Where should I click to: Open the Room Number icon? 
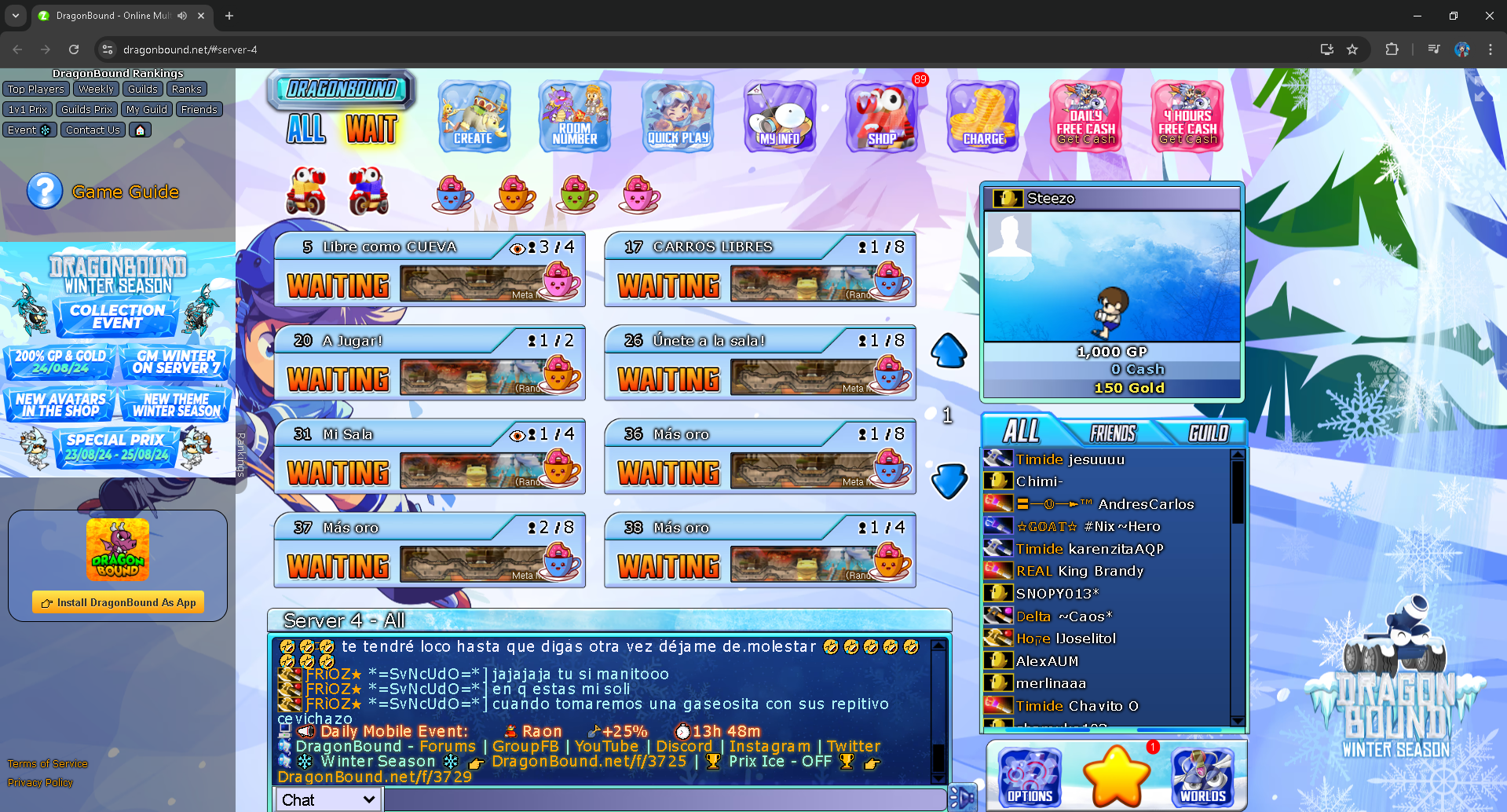(x=574, y=116)
